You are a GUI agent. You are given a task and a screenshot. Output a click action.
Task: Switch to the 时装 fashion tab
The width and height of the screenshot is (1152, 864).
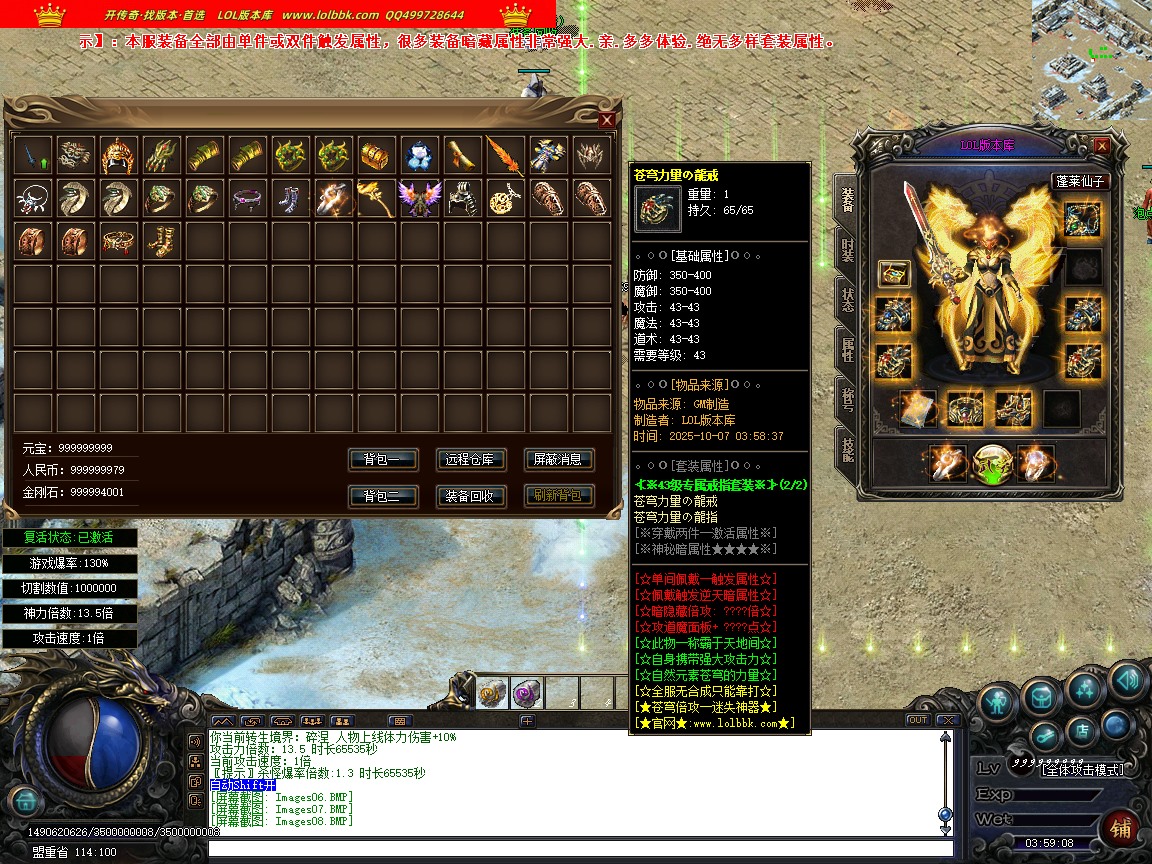pyautogui.click(x=847, y=250)
